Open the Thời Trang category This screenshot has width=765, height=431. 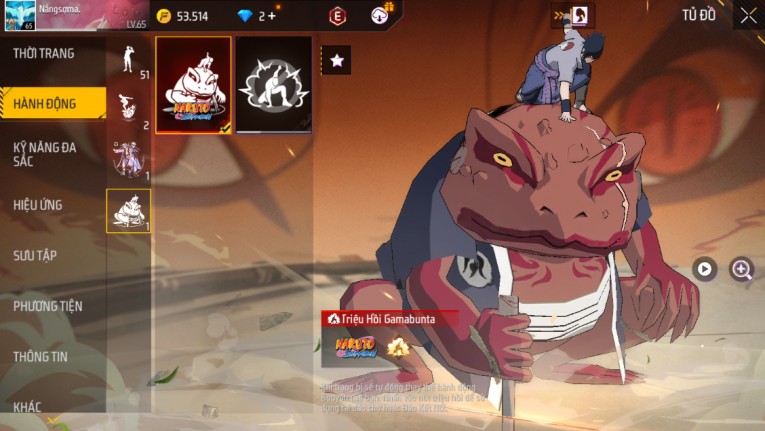pos(44,53)
